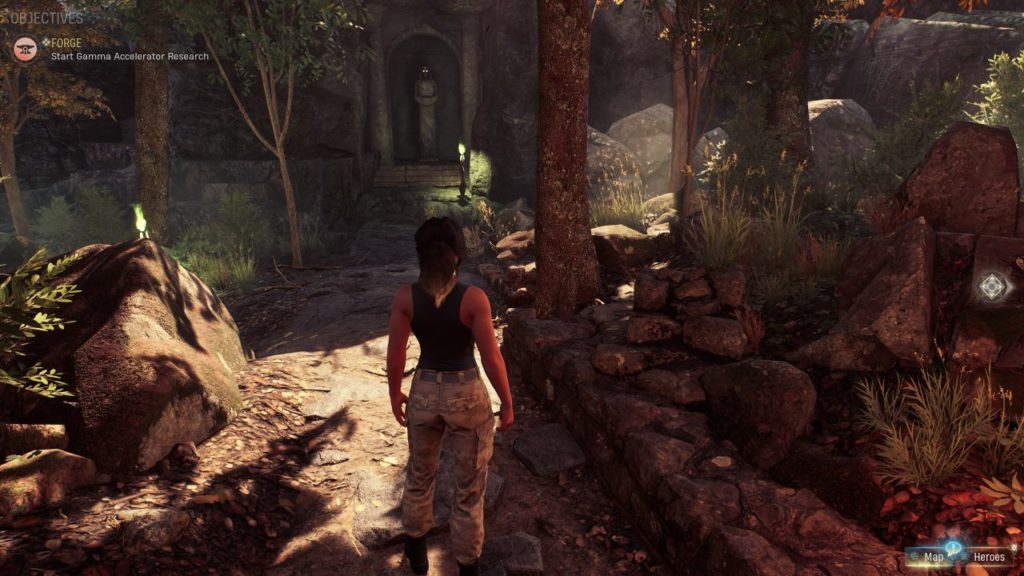Select the diamond waypoint marker on the rock
The width and height of the screenshot is (1024, 576).
tap(992, 287)
